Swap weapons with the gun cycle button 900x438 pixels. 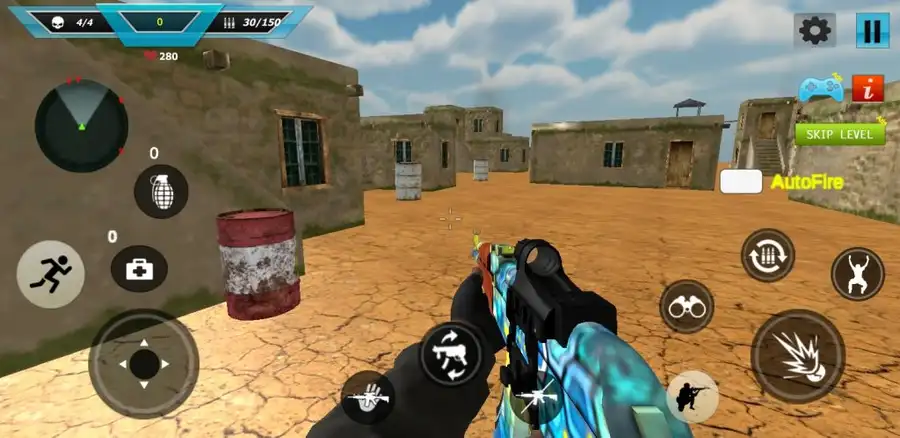click(x=450, y=352)
